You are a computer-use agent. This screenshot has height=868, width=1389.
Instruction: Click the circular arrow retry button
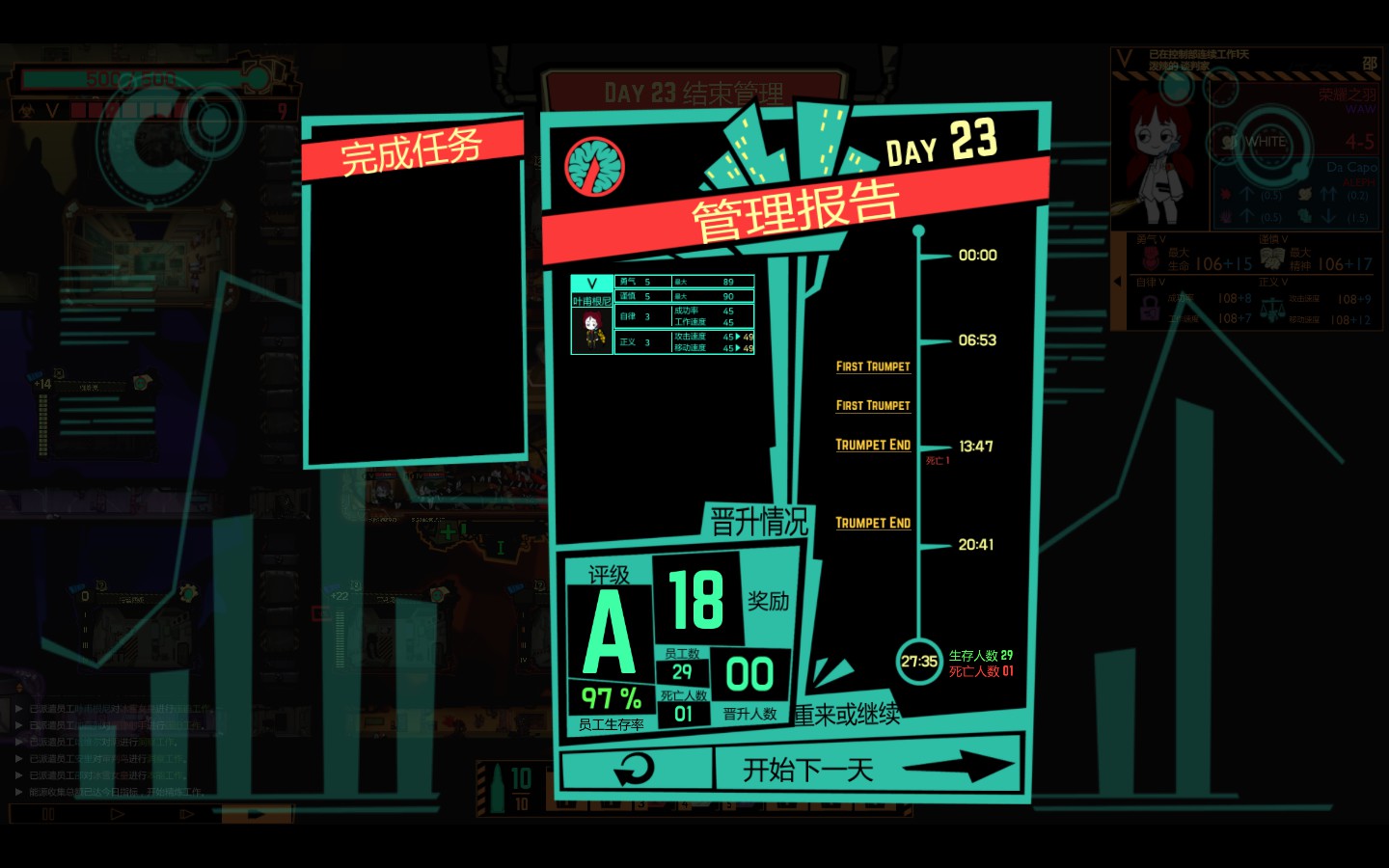635,770
